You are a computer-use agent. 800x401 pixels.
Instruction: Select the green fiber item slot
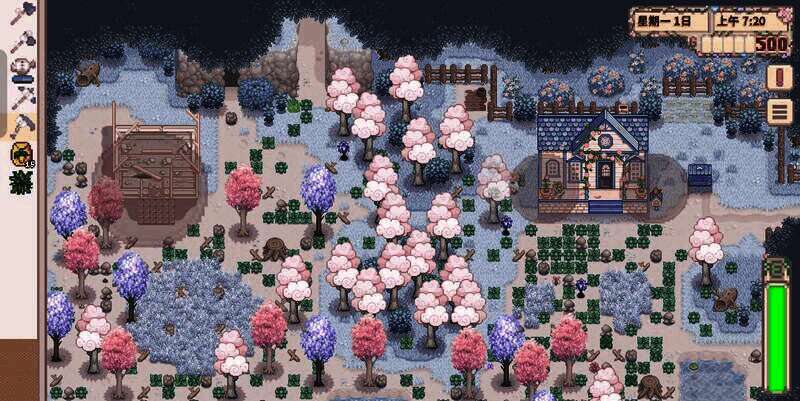point(21,182)
